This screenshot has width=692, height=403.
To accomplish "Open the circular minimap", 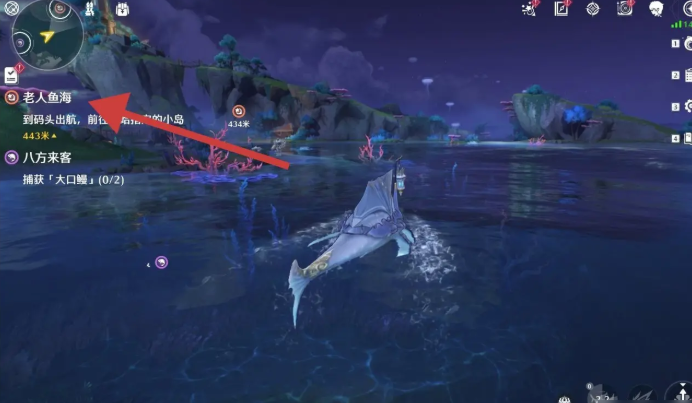I will tap(47, 34).
